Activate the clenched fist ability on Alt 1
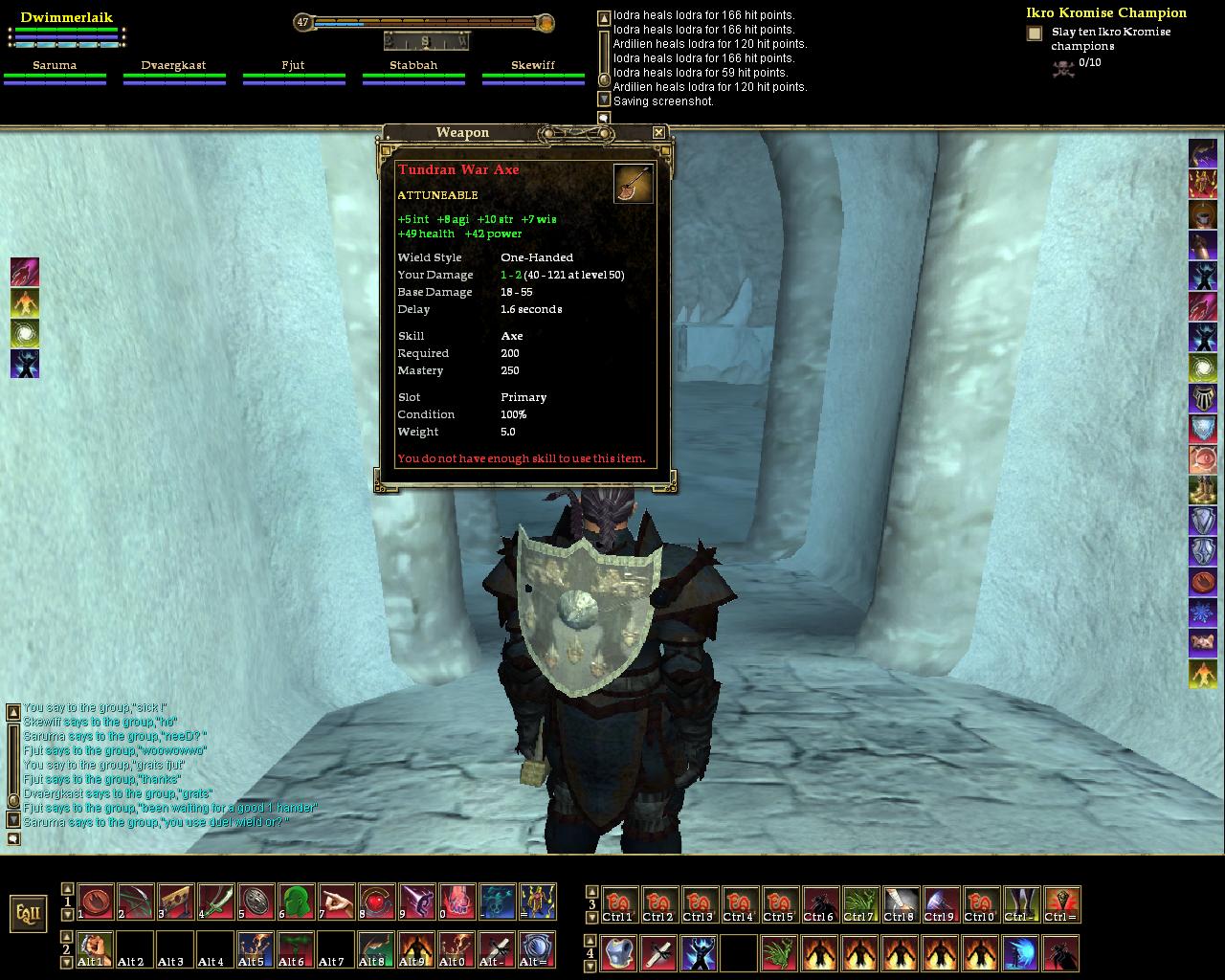 pos(95,949)
